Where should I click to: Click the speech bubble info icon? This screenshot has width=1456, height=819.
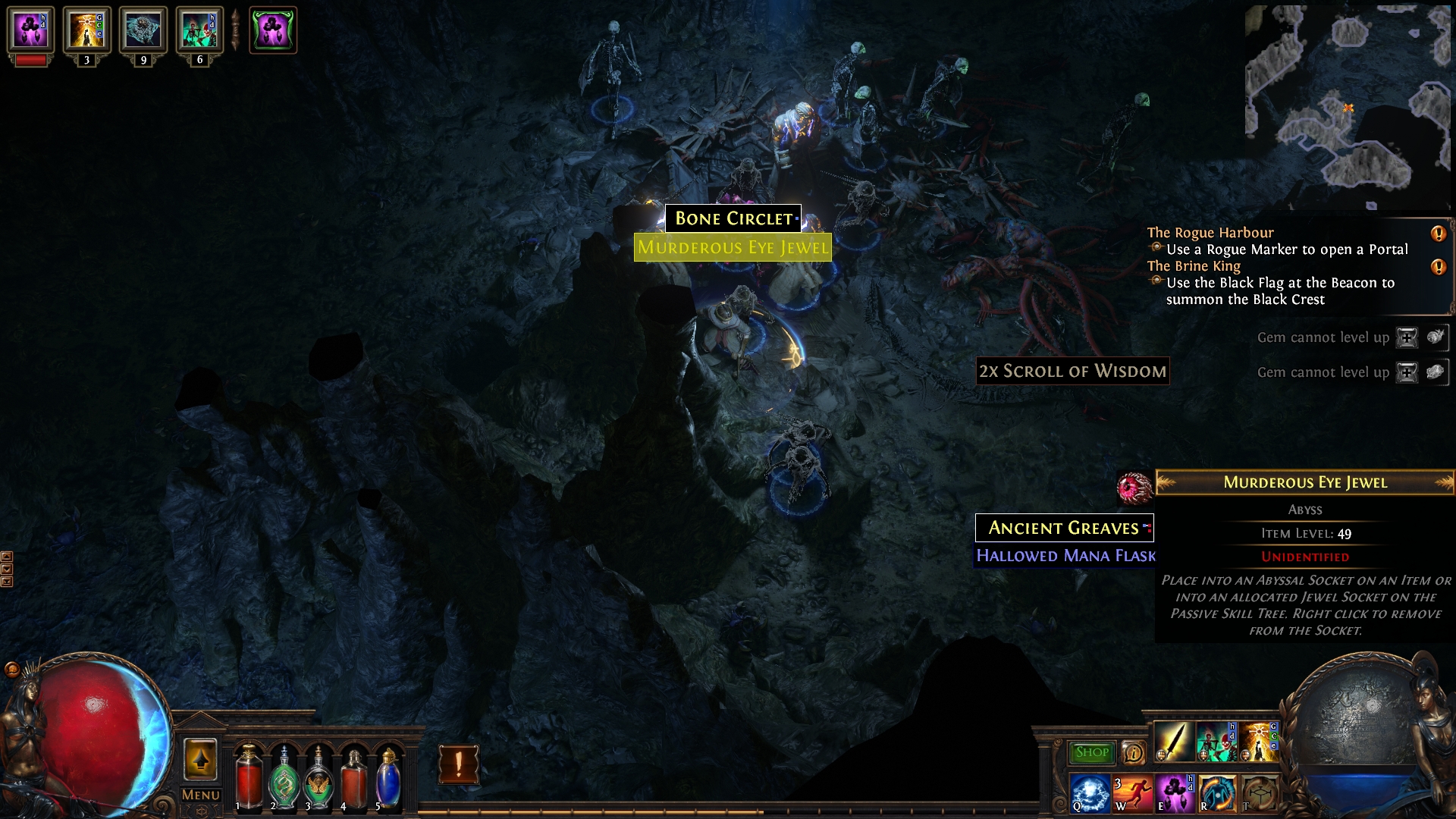tap(1133, 752)
